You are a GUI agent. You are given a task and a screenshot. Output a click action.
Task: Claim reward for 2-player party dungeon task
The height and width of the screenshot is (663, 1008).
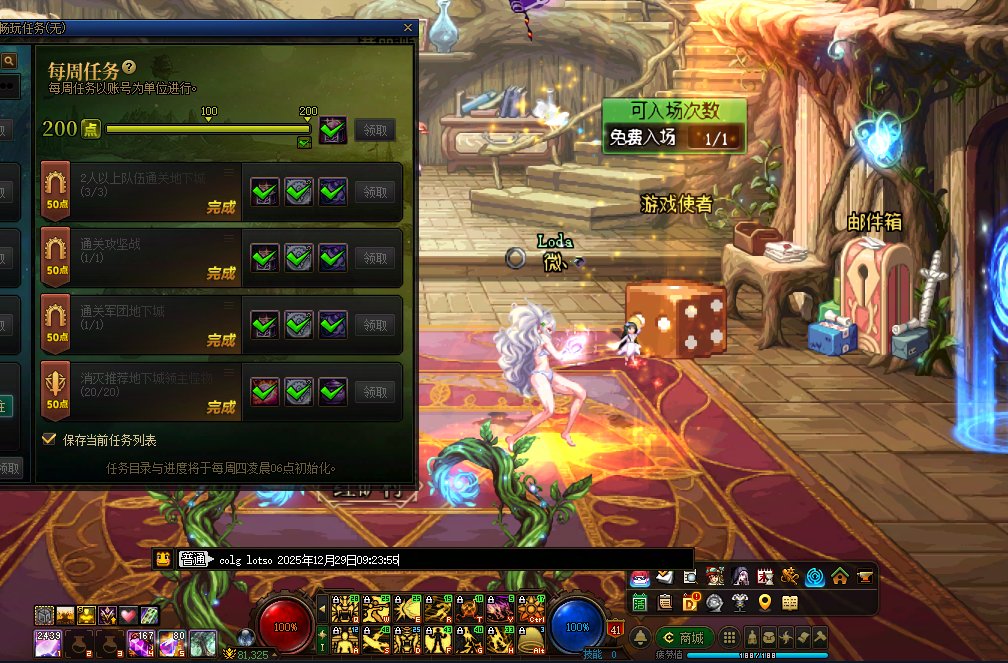[x=375, y=192]
